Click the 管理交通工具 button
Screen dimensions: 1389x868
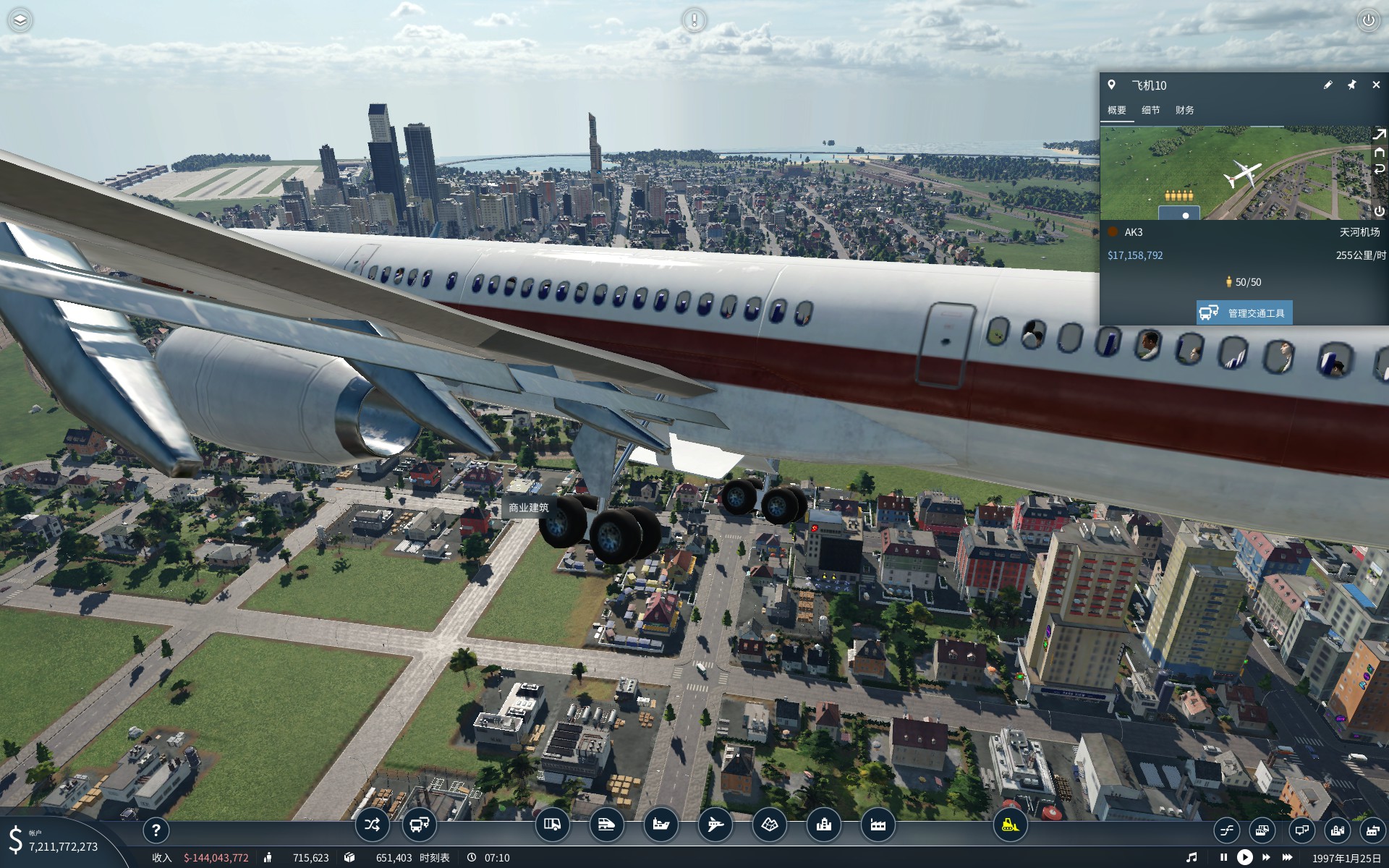(x=1244, y=313)
